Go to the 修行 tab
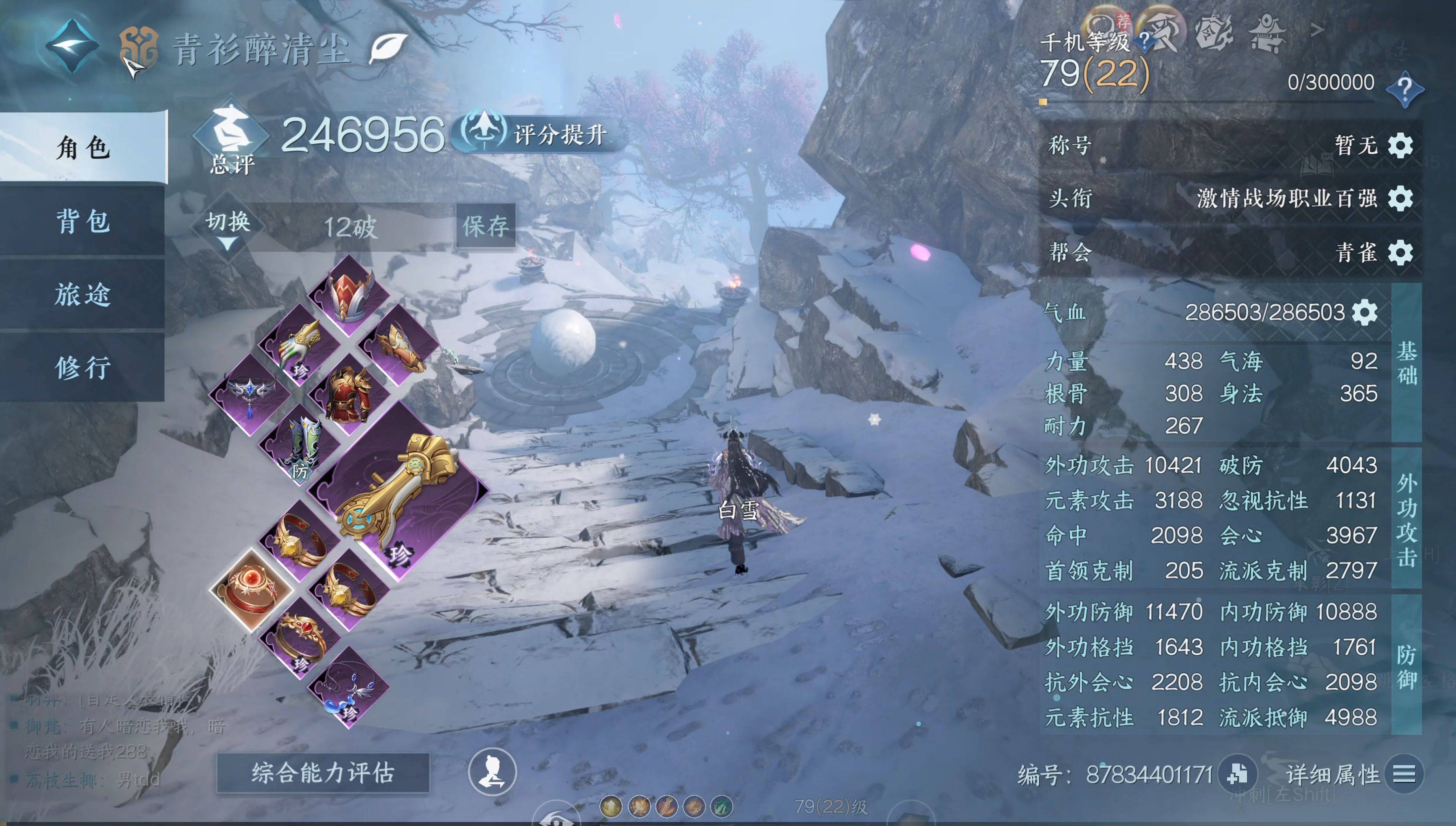Image resolution: width=1456 pixels, height=826 pixels. pos(83,367)
